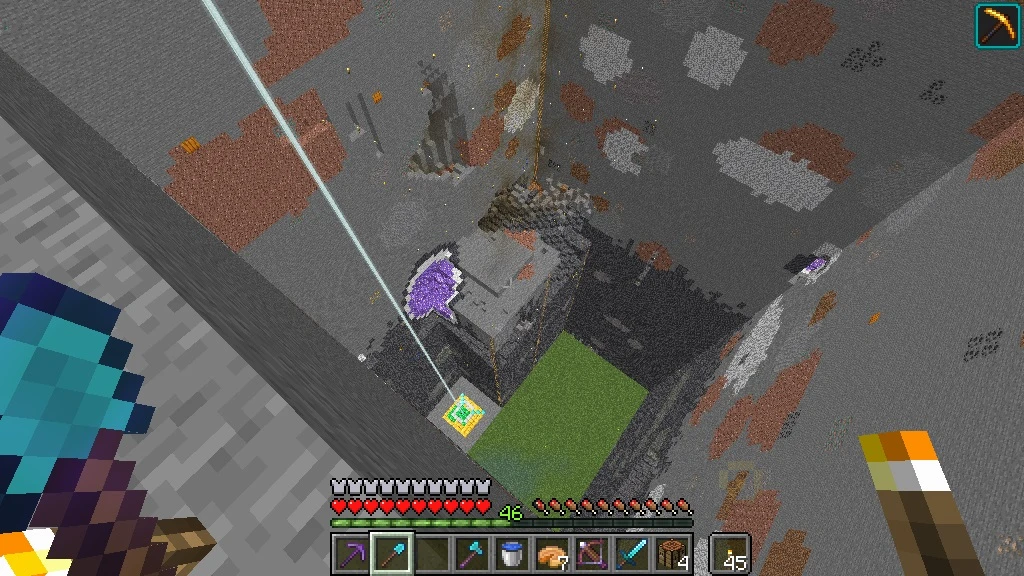This screenshot has width=1024, height=576.
Task: Select the water bucket slot
Action: tap(512, 553)
